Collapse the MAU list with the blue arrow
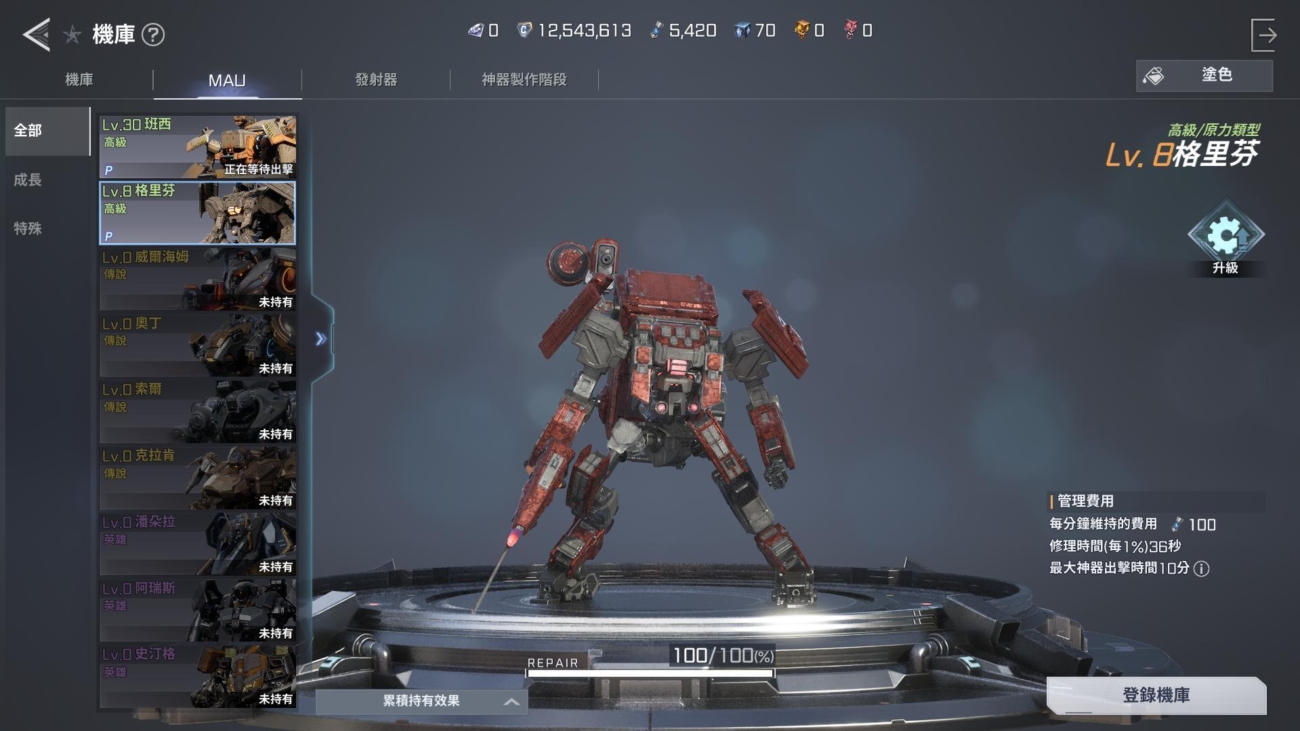This screenshot has width=1300, height=731. (321, 339)
